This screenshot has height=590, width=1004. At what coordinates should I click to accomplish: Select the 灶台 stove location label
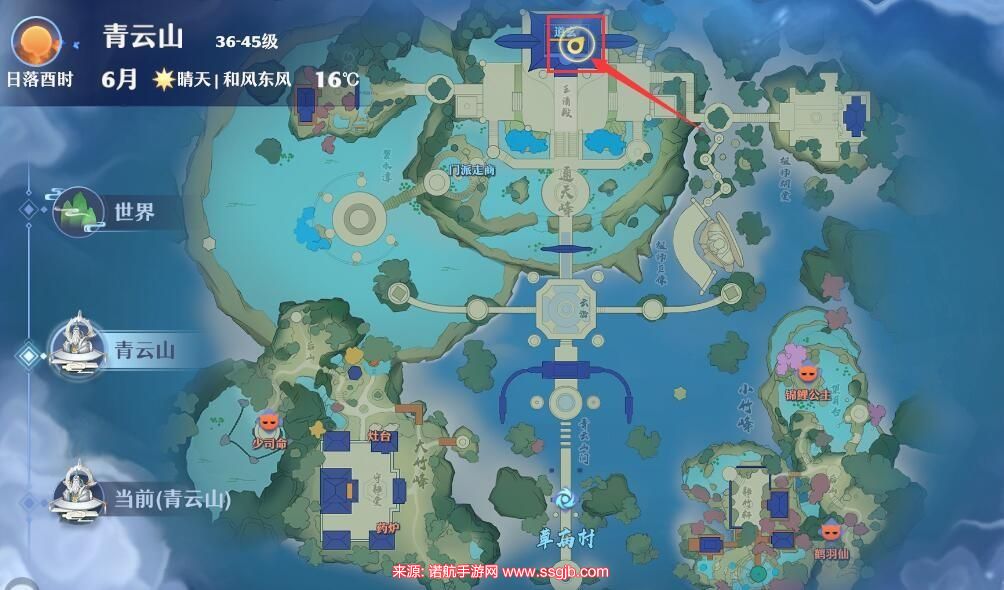(380, 437)
